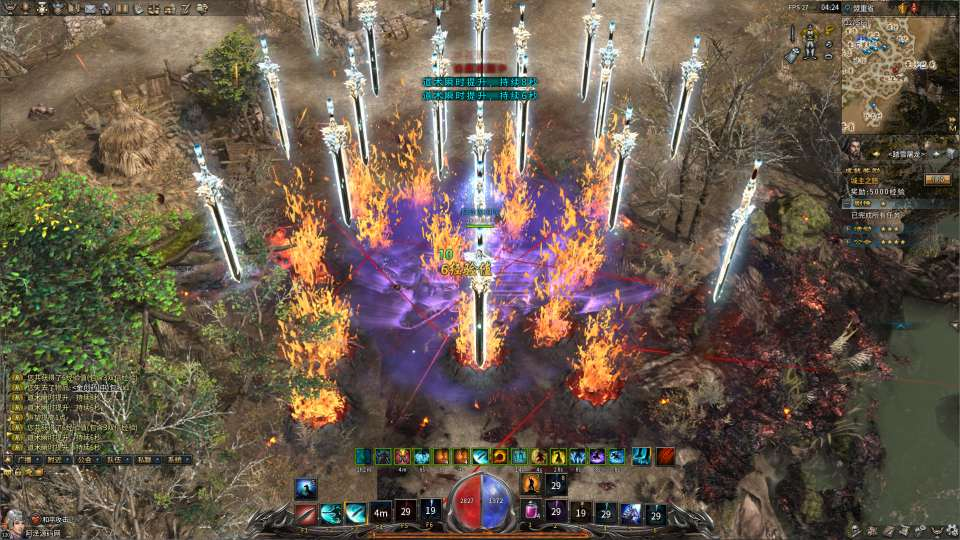Activate the skill slot showing 4m cooldown

[x=381, y=513]
